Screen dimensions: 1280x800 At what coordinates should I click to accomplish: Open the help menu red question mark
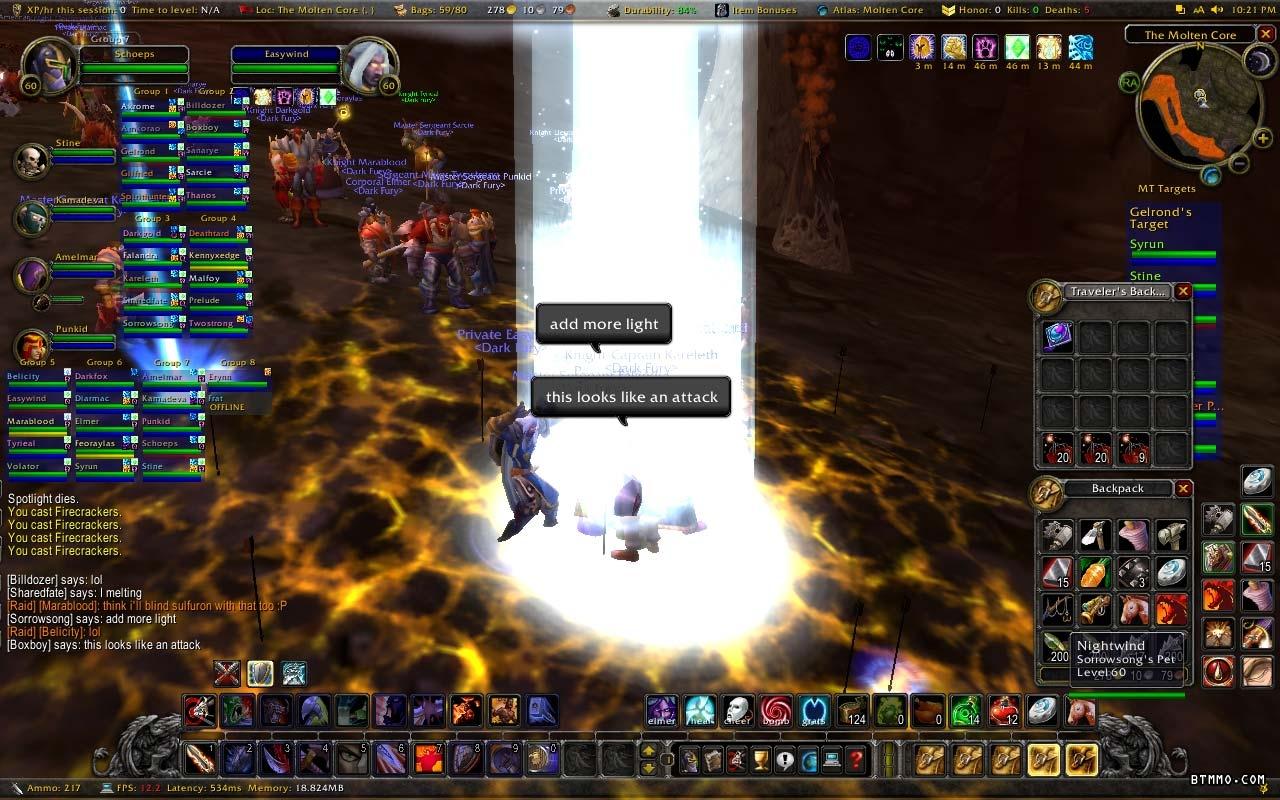pyautogui.click(x=856, y=760)
